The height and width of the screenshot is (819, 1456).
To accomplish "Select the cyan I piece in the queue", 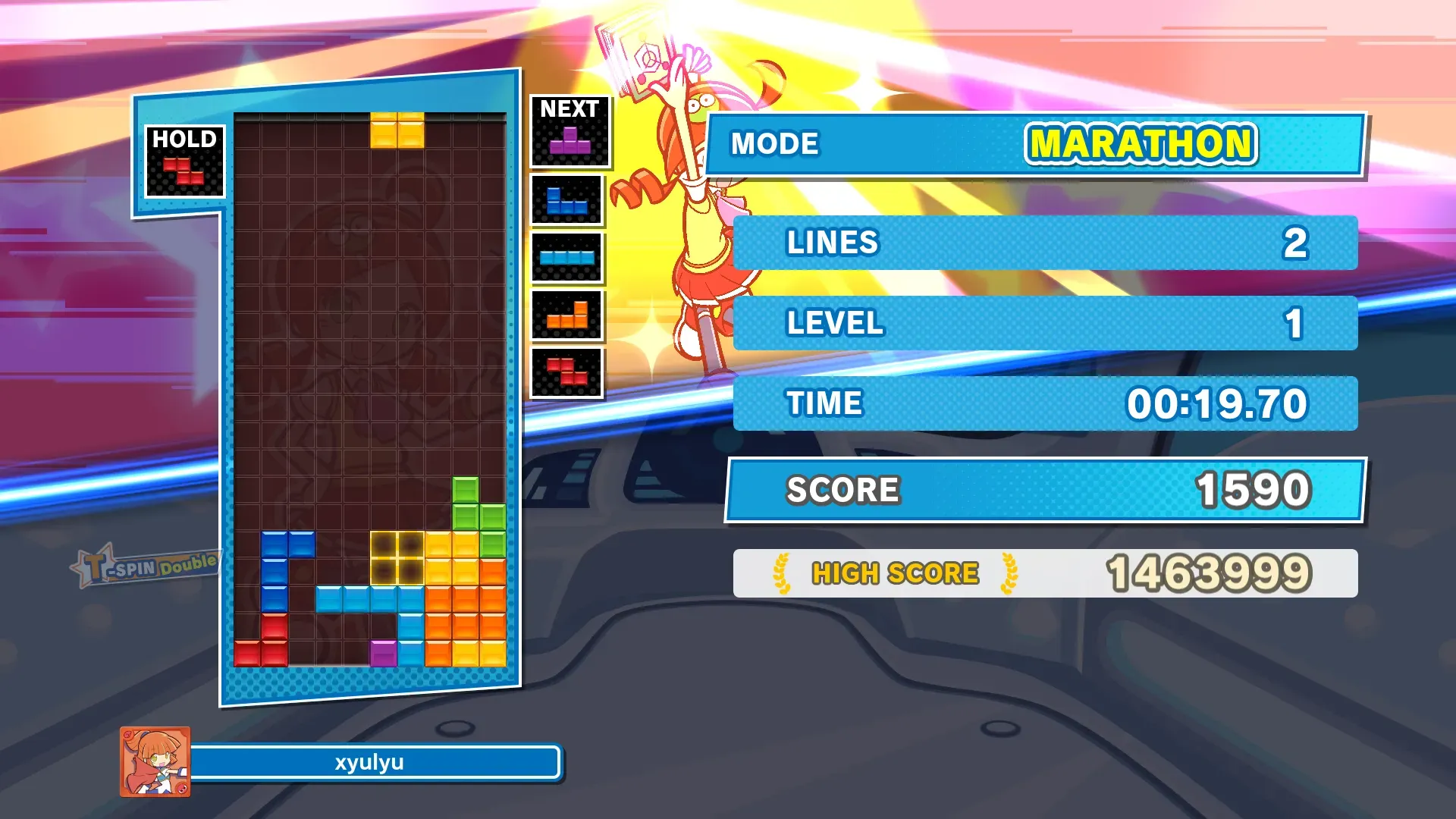I will click(566, 258).
